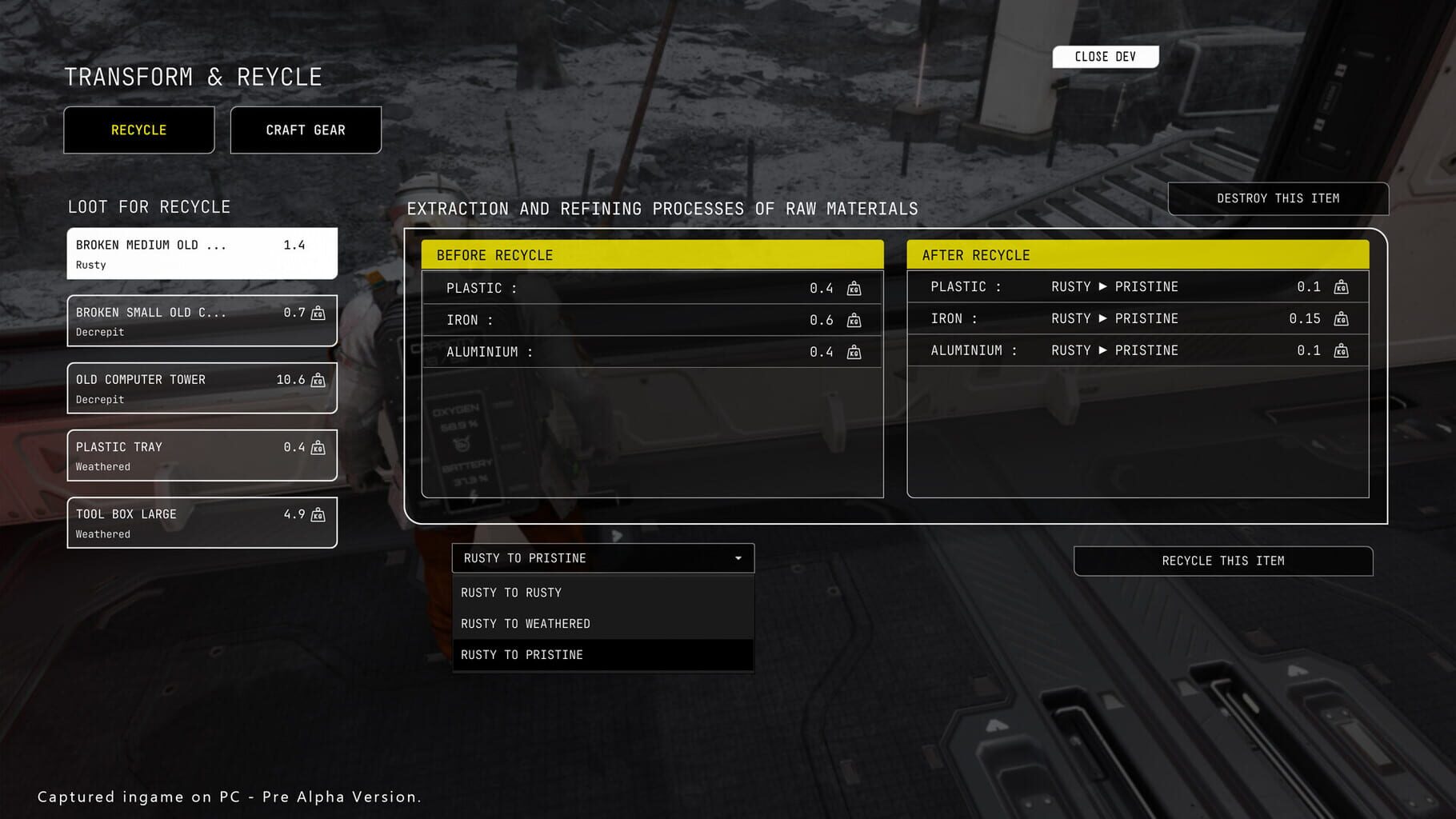Screen dimensions: 1456x819
Task: Click the Recycle This Item button
Action: coord(1223,561)
